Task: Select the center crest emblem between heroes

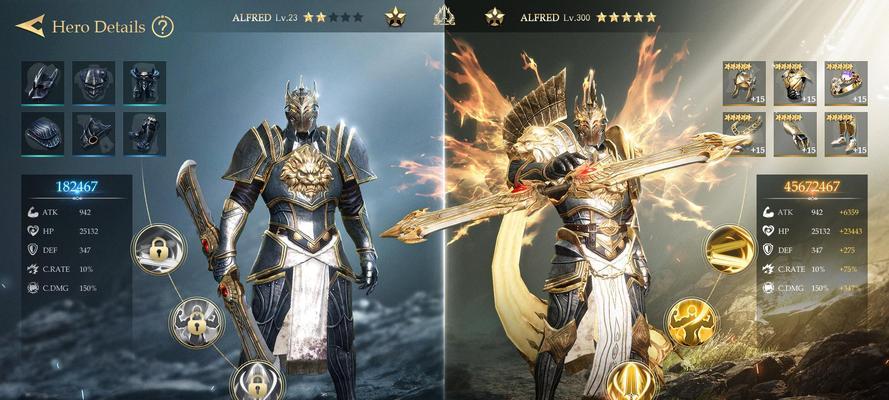Action: point(445,16)
